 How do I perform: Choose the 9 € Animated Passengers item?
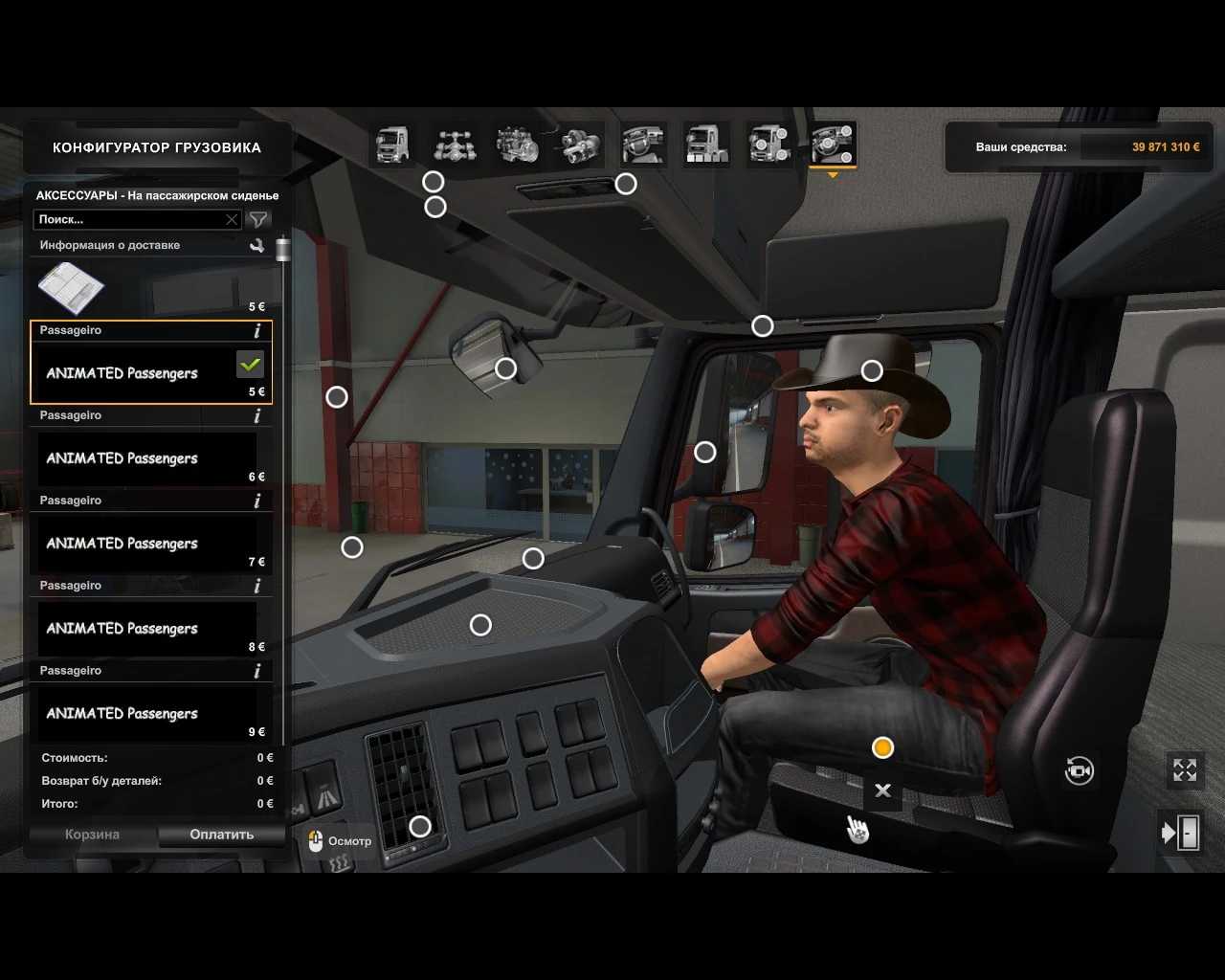tap(151, 713)
